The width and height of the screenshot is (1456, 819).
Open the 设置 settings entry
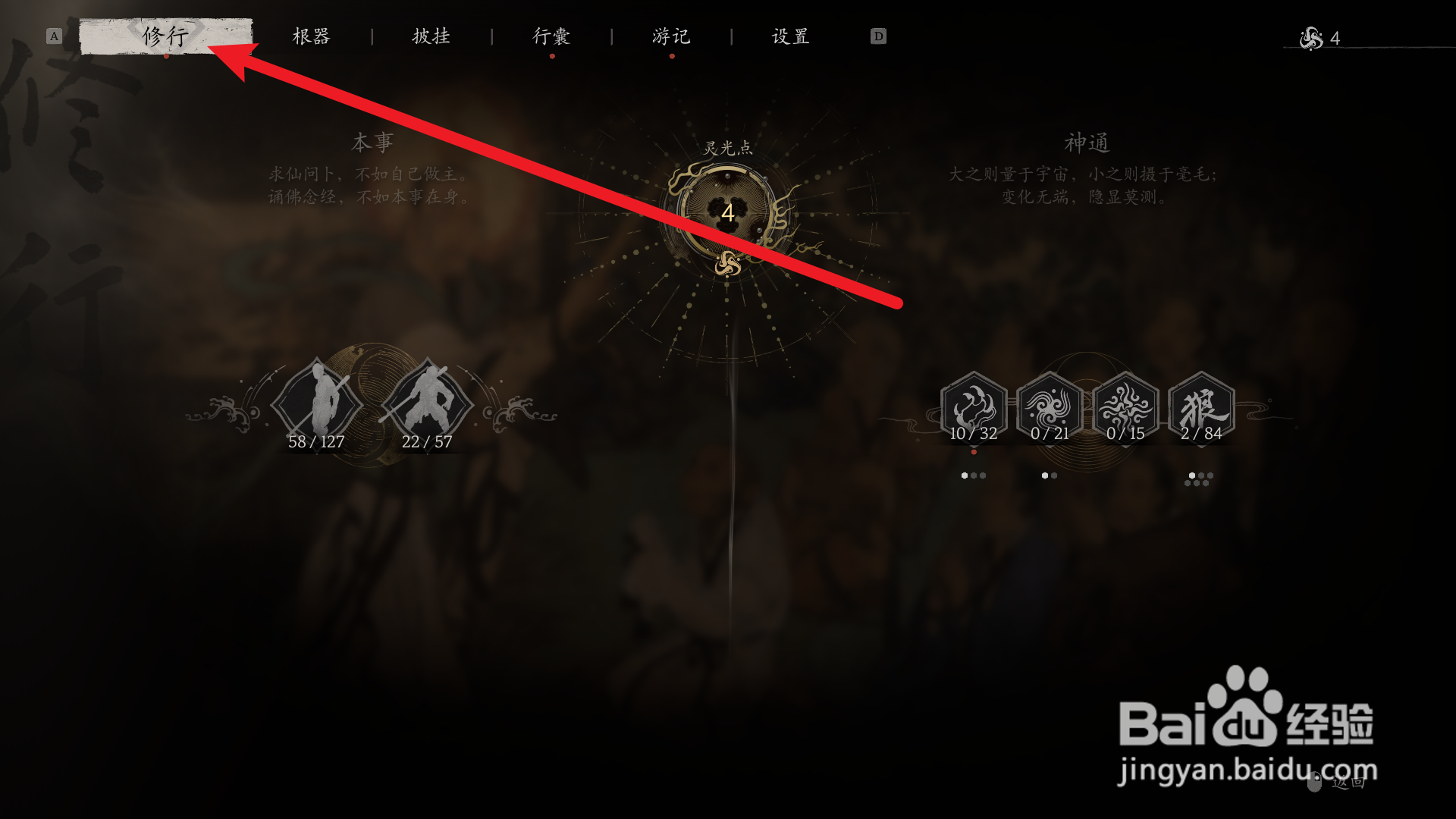pos(789,36)
